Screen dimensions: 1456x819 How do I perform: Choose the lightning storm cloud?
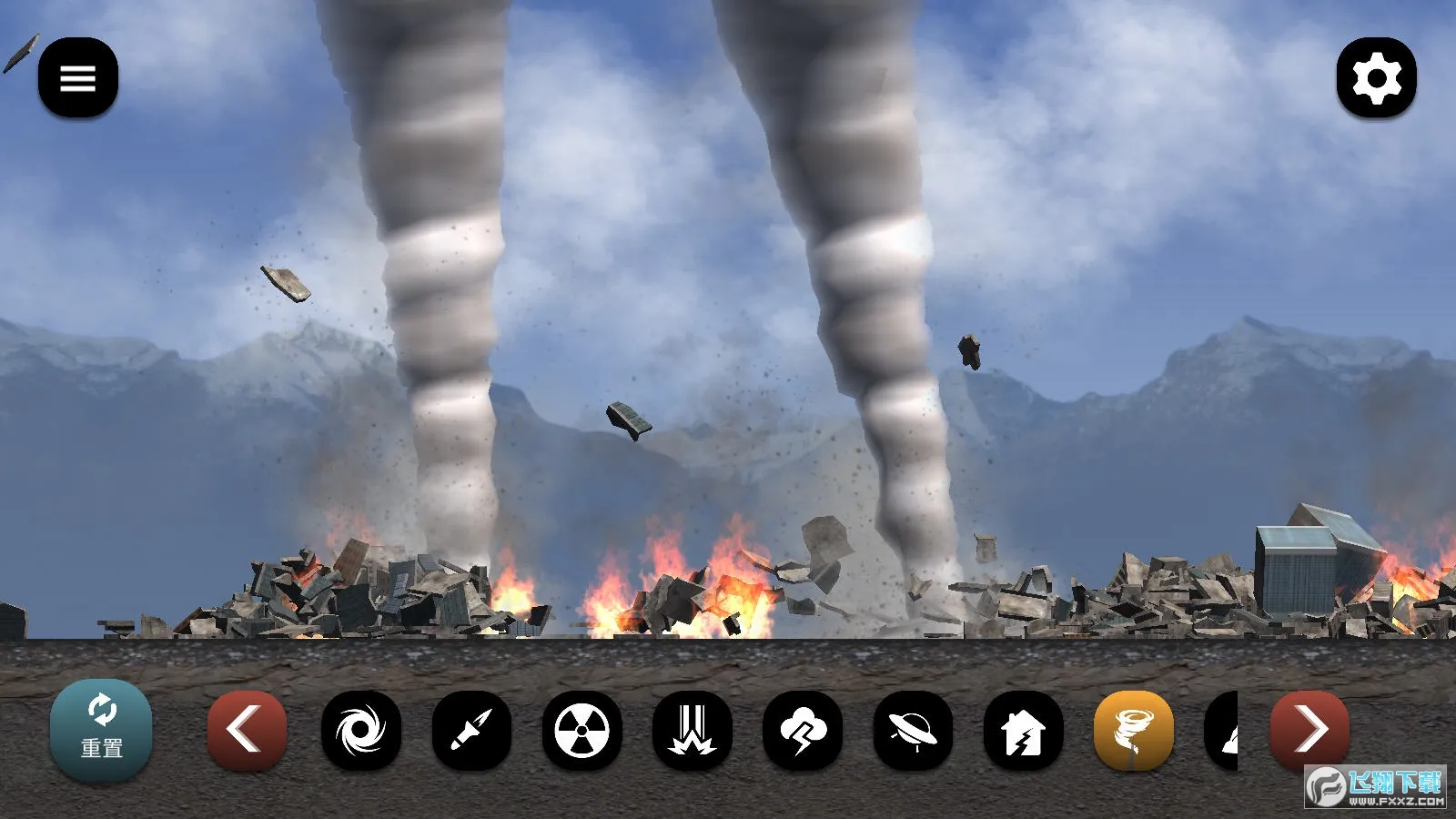tap(803, 730)
